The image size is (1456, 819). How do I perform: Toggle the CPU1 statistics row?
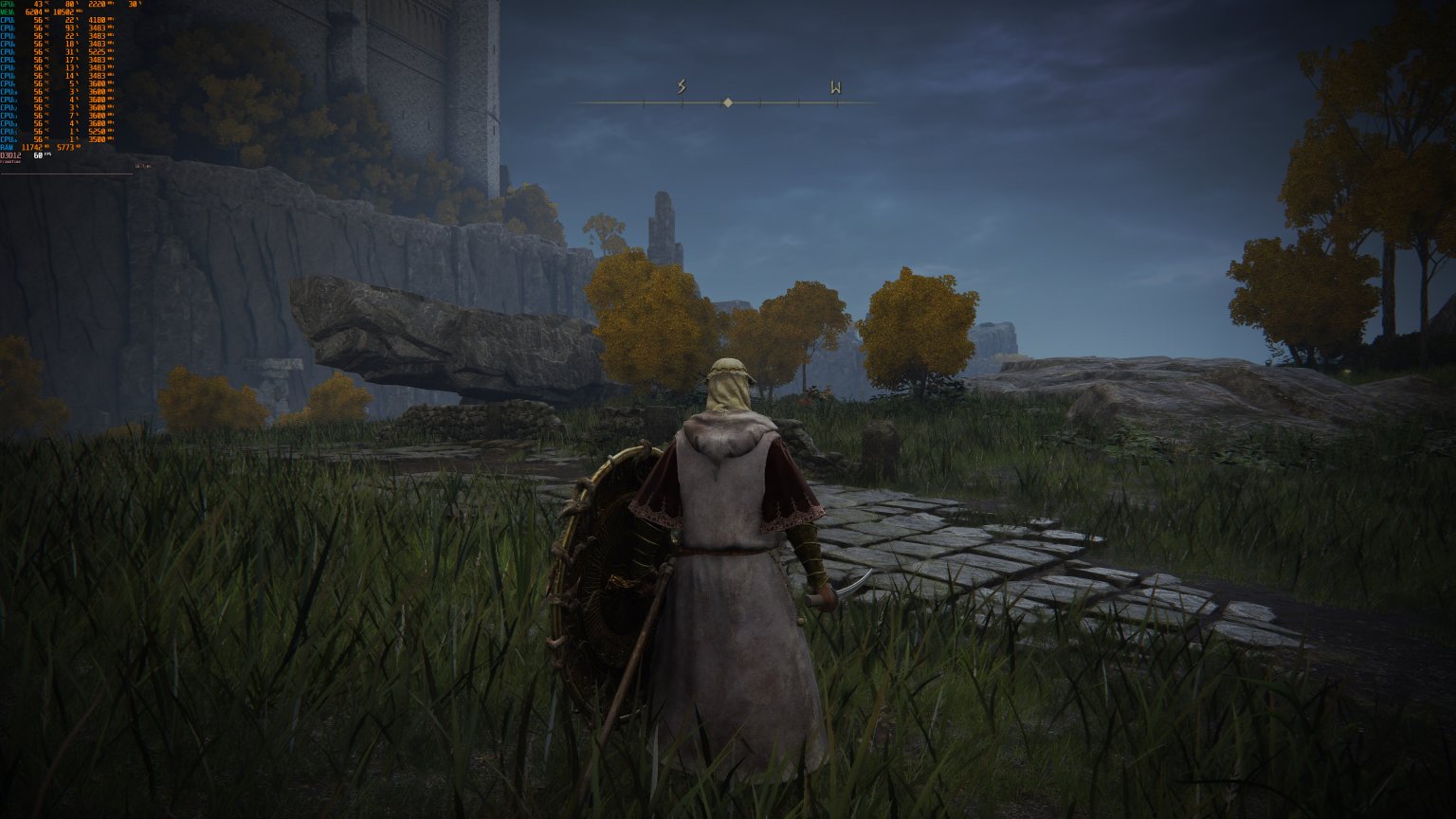(x=9, y=21)
